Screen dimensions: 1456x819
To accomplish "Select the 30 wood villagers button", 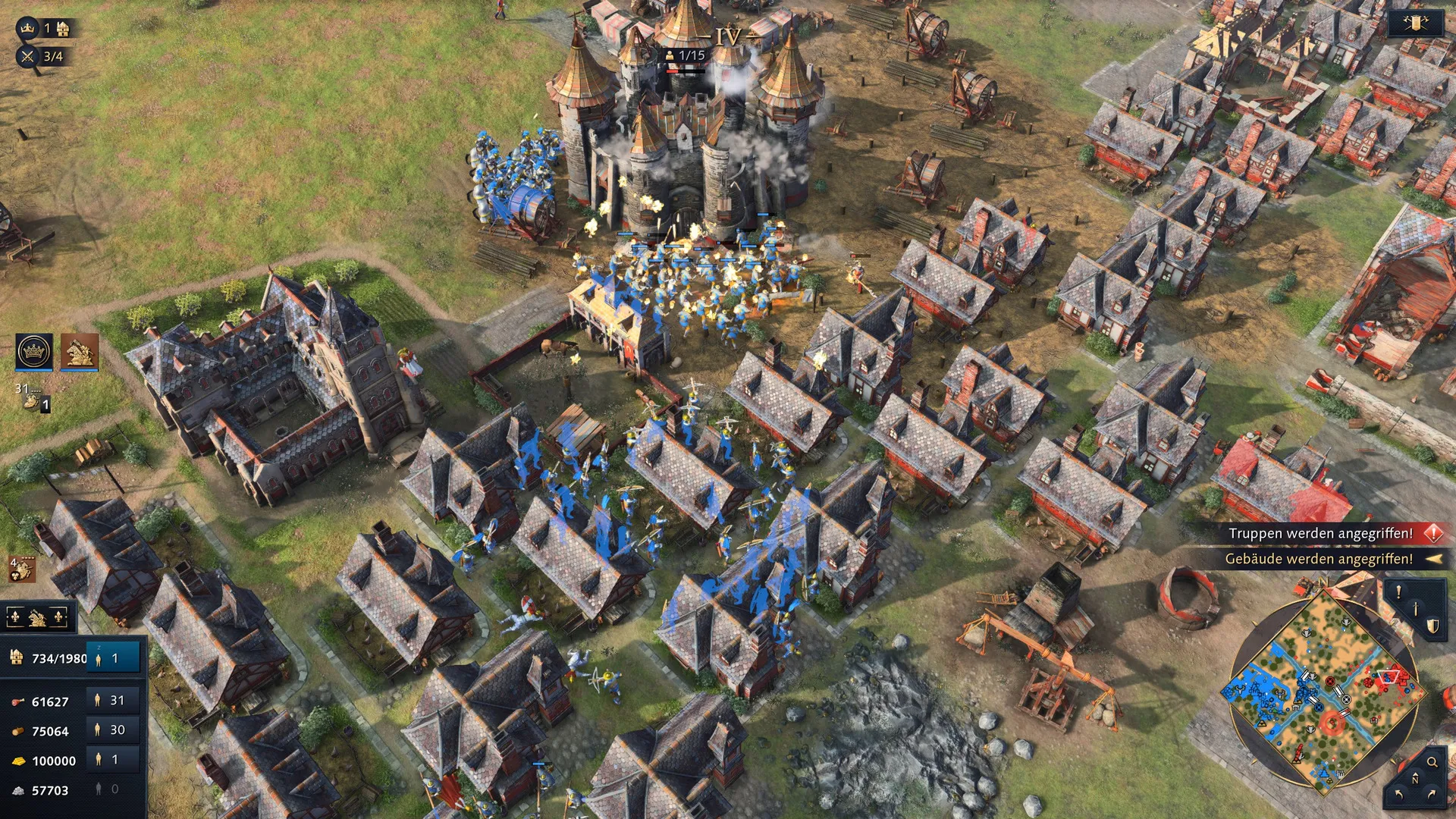I will (x=114, y=730).
